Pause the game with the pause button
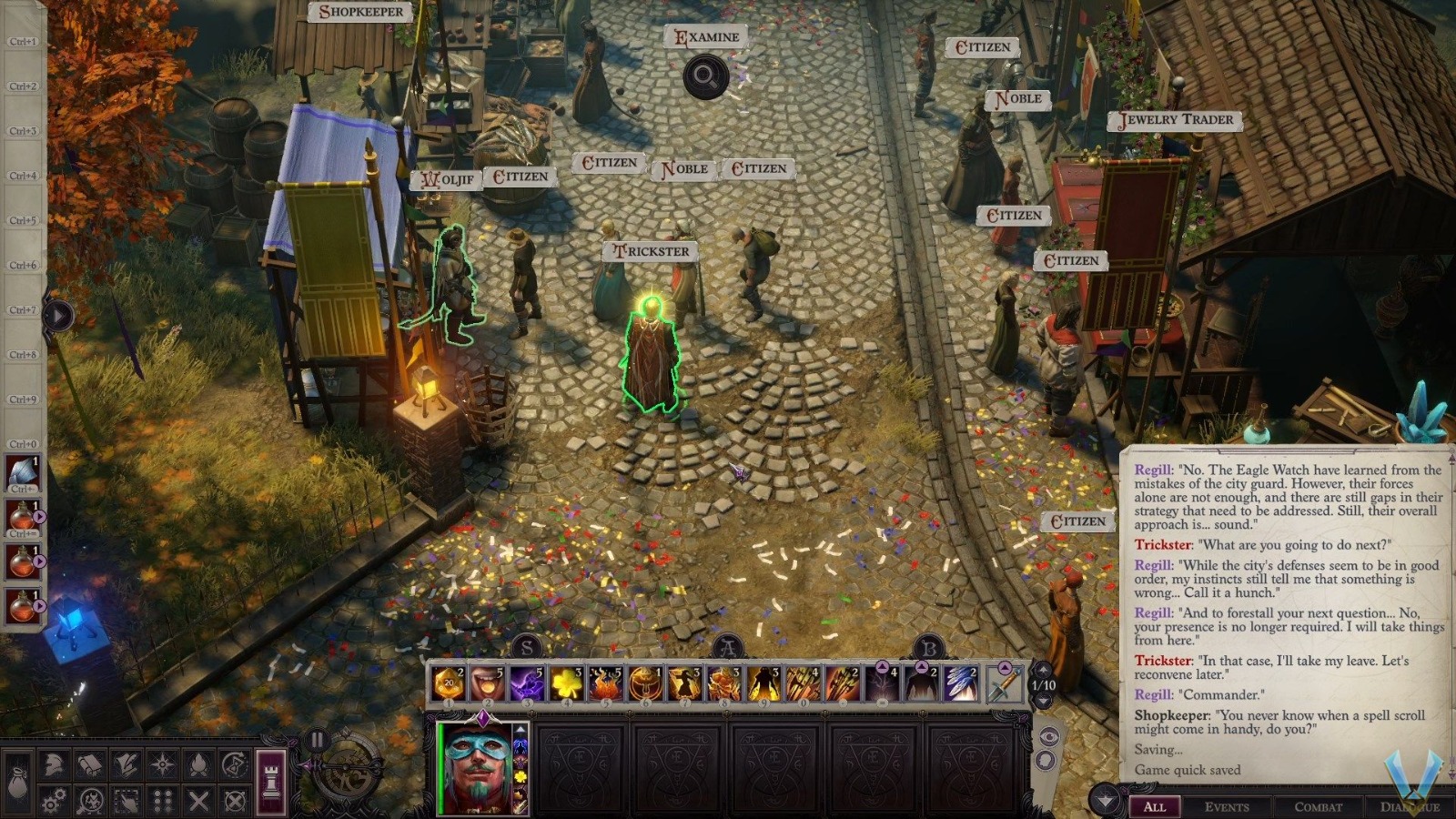The image size is (1456, 819). (319, 737)
